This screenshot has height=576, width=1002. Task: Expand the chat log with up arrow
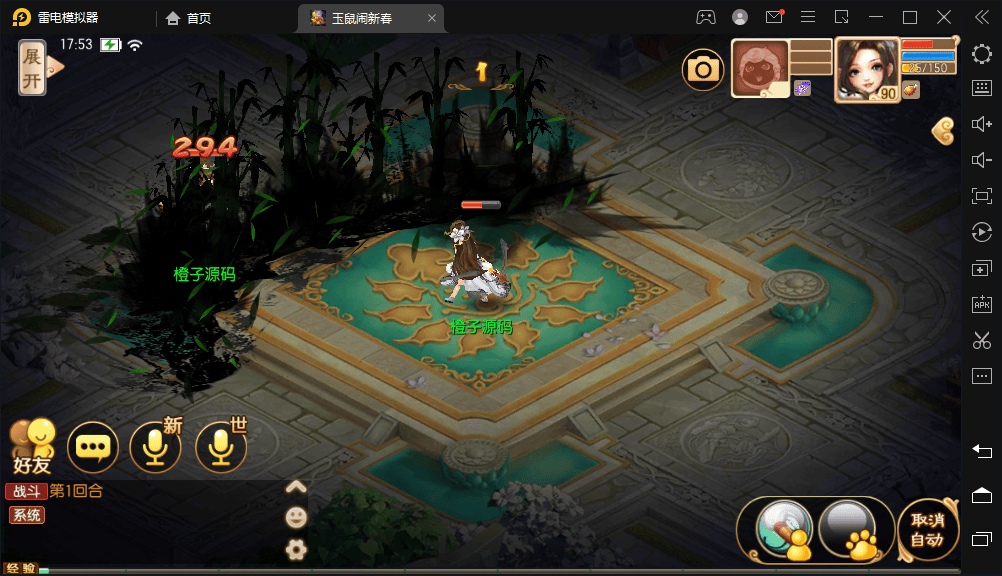(295, 488)
